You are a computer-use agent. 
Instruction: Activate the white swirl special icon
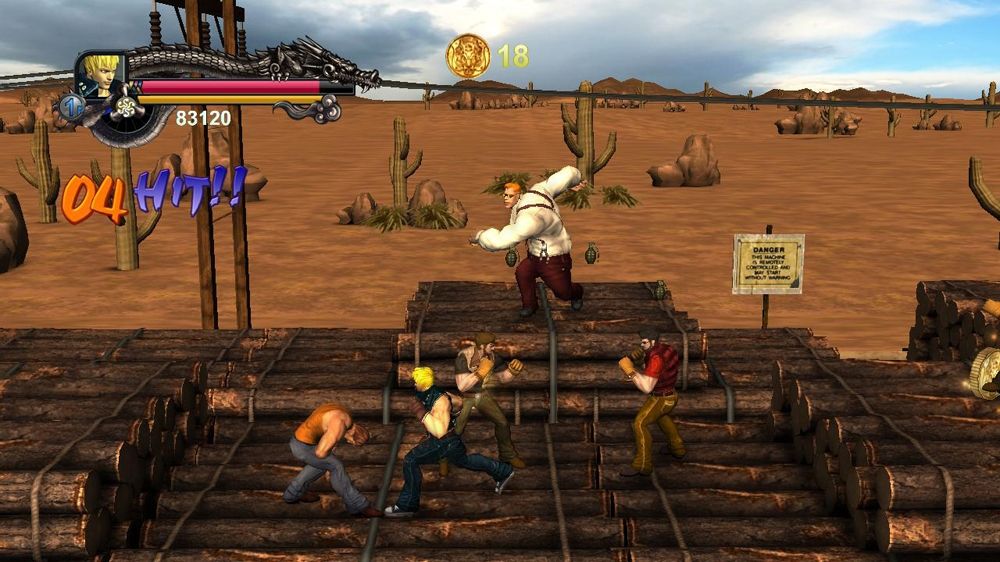[x=126, y=106]
